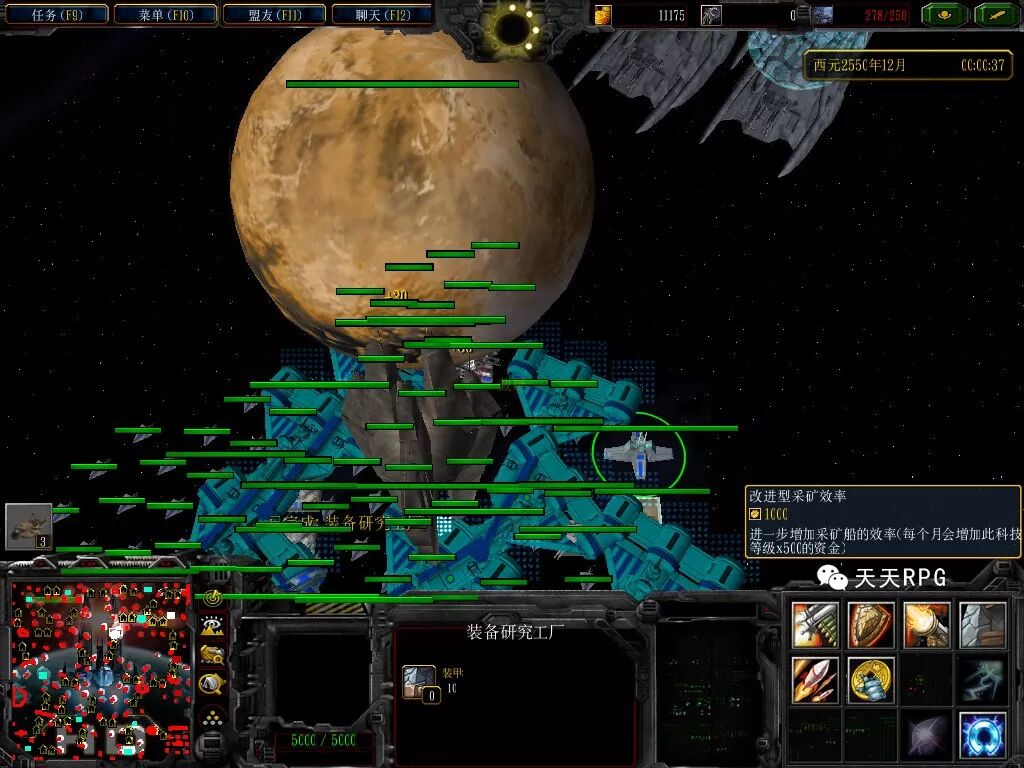Open the 任务 (F9) quests menu
This screenshot has width=1024, height=768.
coord(56,14)
